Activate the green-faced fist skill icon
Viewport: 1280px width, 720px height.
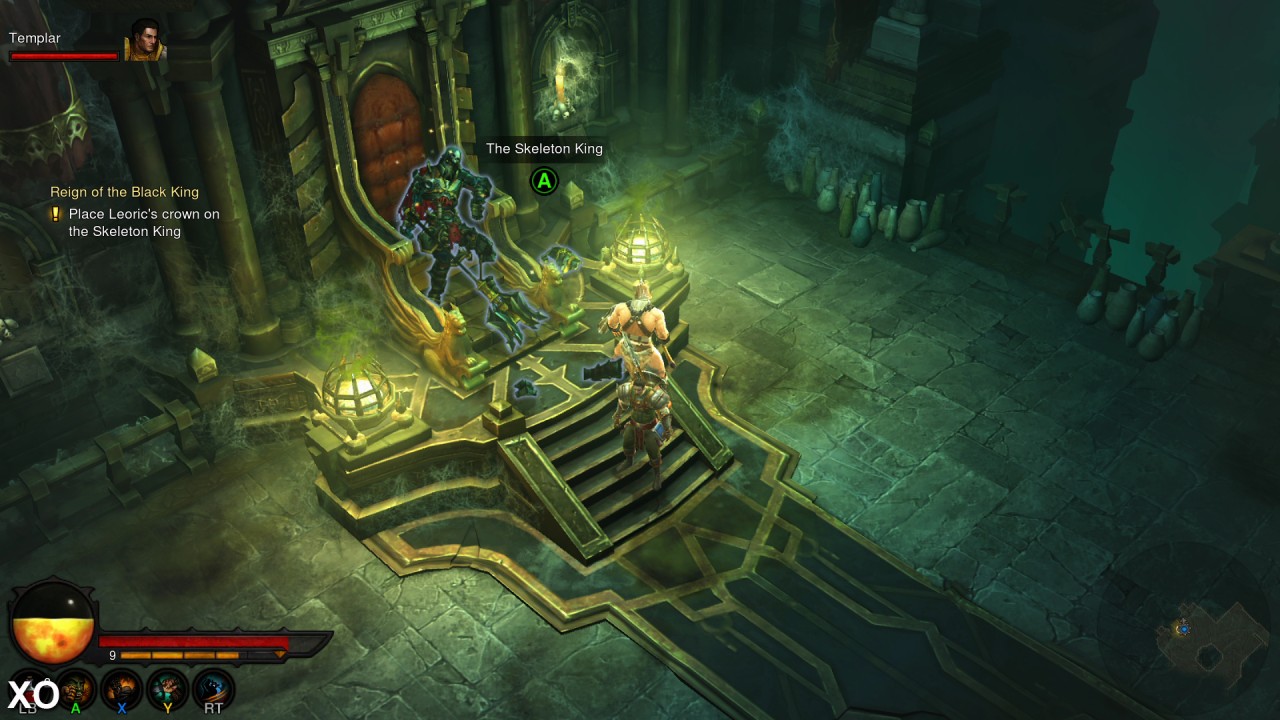[x=77, y=689]
